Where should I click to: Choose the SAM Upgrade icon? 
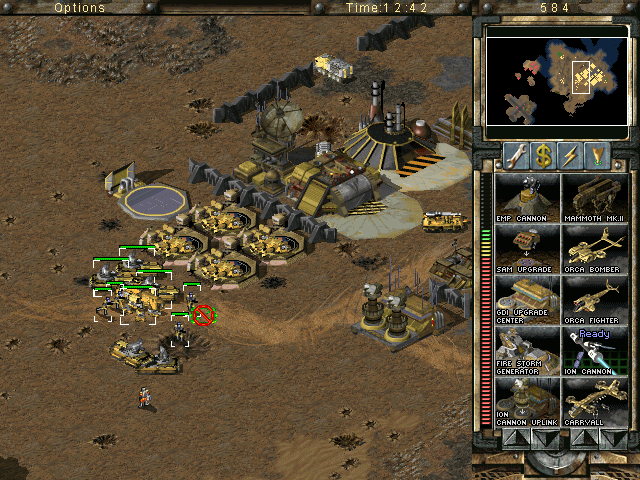[527, 248]
